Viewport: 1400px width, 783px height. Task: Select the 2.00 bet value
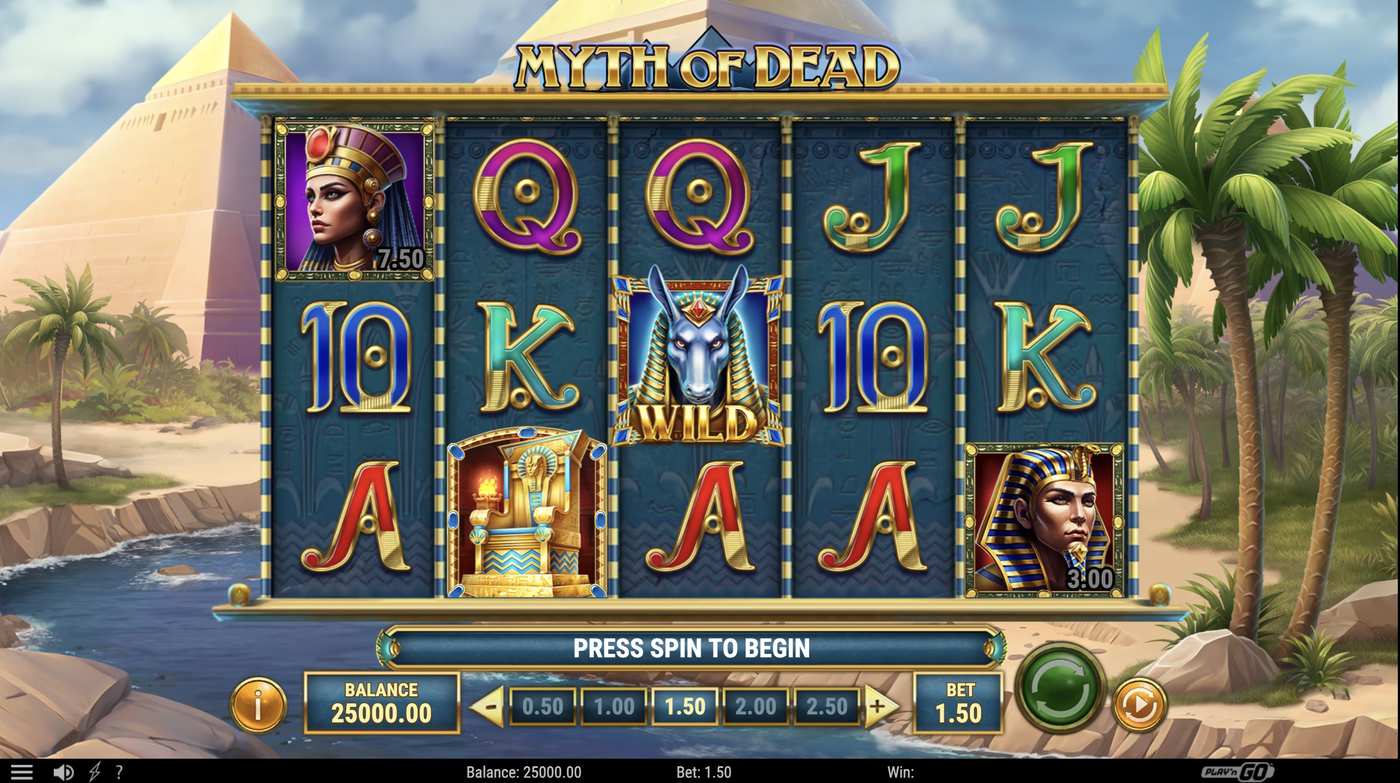[755, 705]
